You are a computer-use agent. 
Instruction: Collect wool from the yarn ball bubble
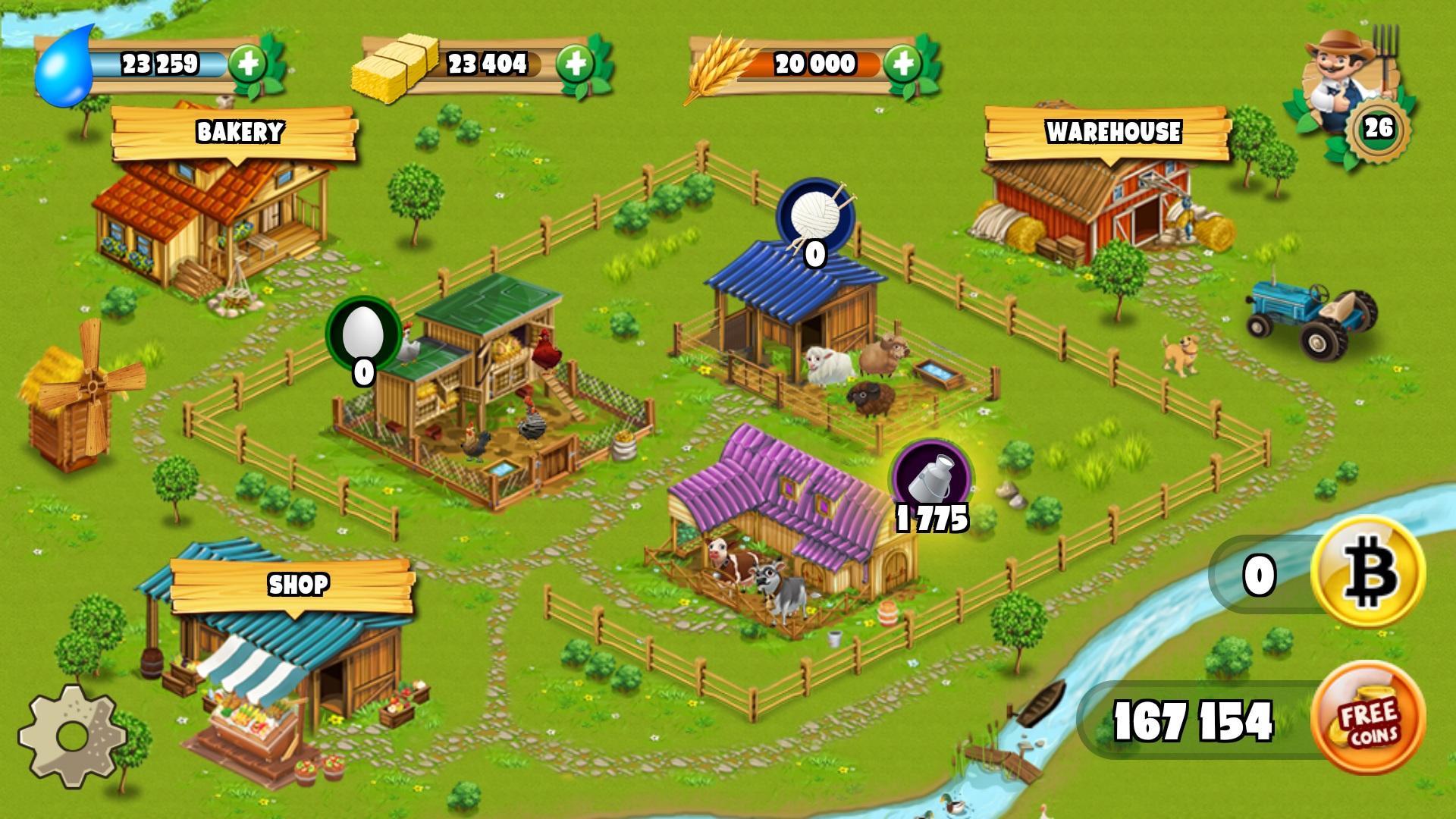[815, 217]
